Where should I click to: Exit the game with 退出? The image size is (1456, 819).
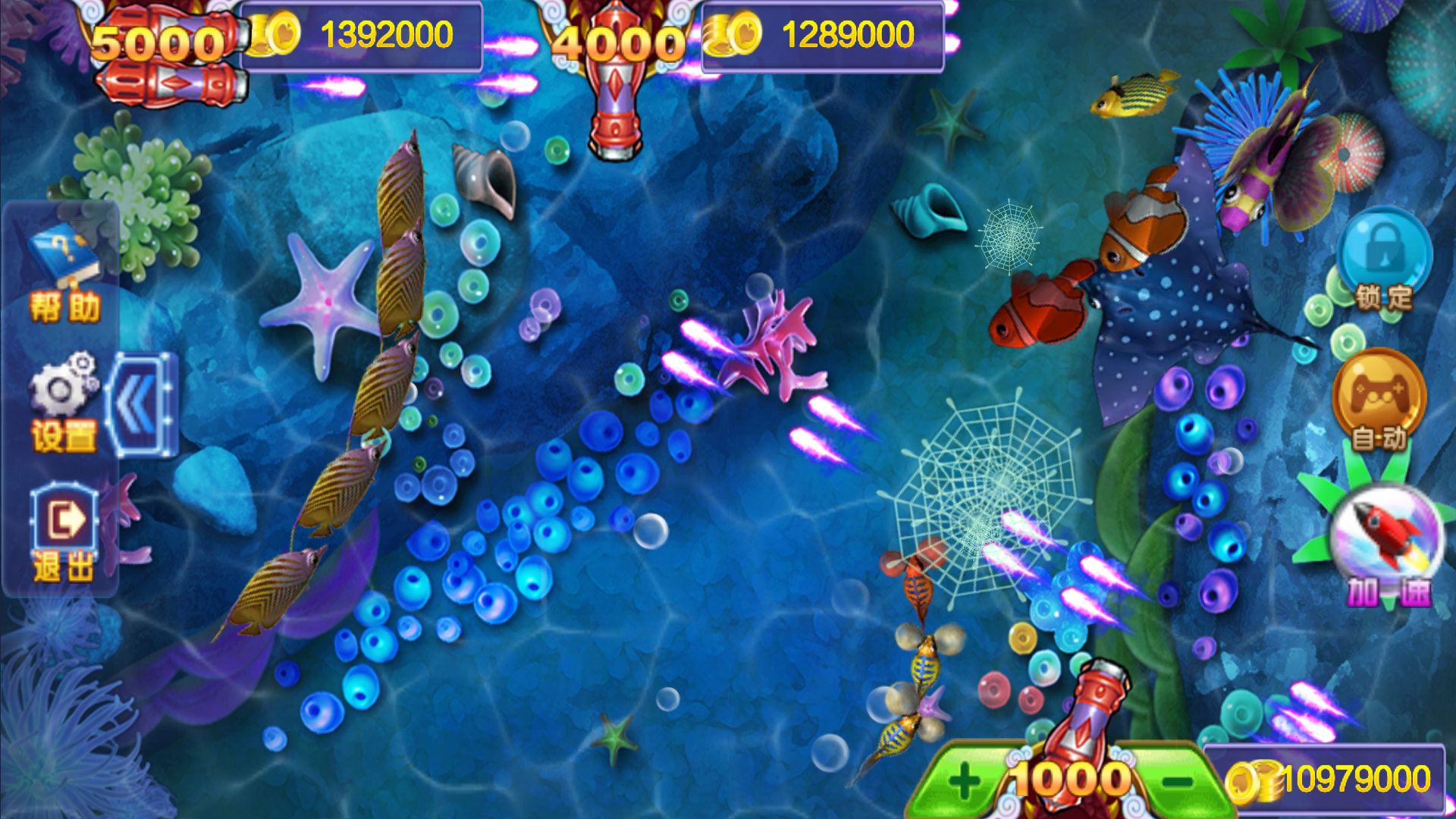64,532
